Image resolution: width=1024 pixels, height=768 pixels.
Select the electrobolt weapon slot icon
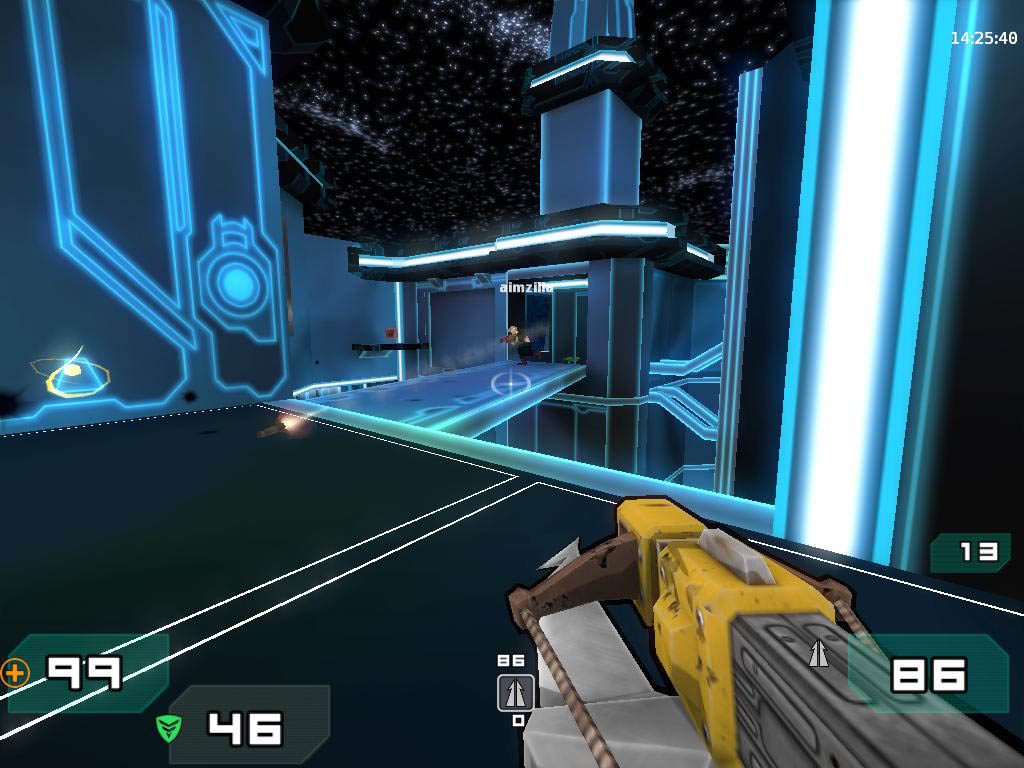coord(516,692)
